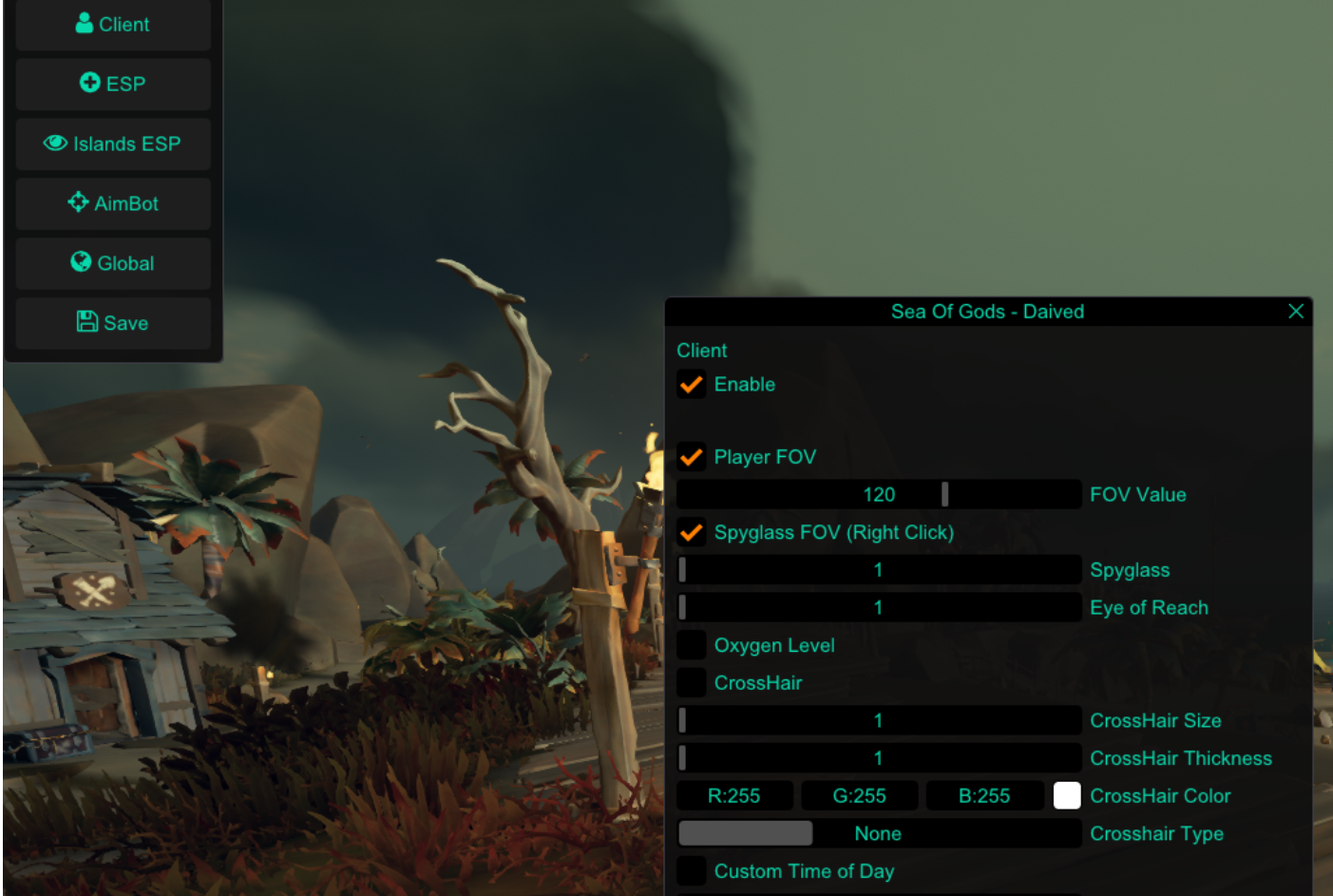Toggle Spyglass FOV (Right Click) checkbox
The width and height of the screenshot is (1333, 896).
[x=691, y=532]
